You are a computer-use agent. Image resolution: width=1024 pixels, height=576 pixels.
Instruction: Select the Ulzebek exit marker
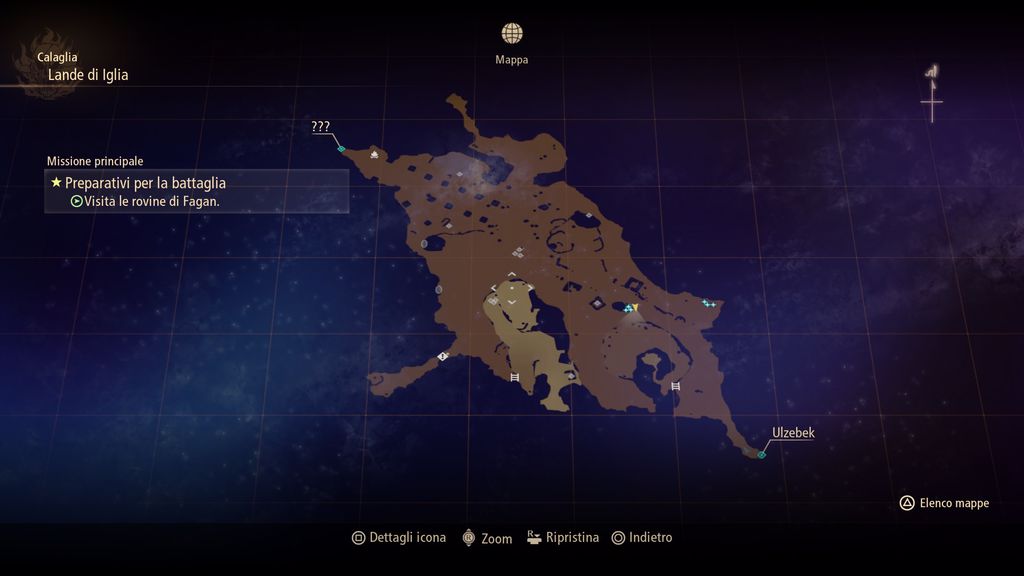[x=761, y=455]
